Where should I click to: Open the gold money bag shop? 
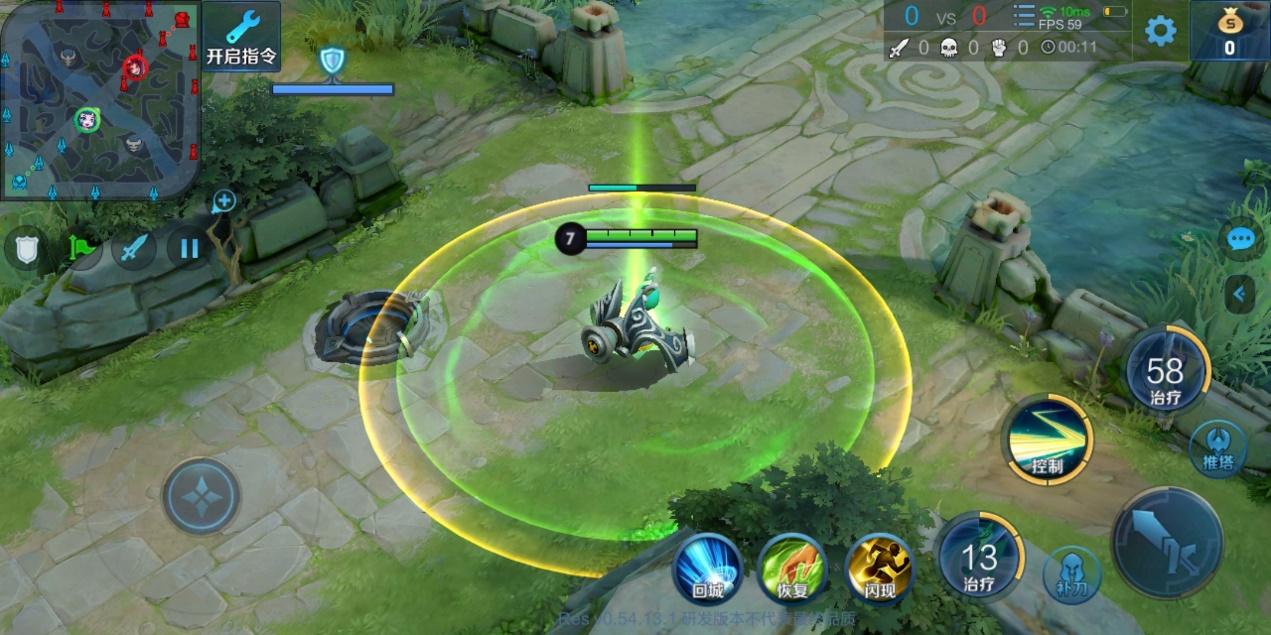tap(1229, 31)
